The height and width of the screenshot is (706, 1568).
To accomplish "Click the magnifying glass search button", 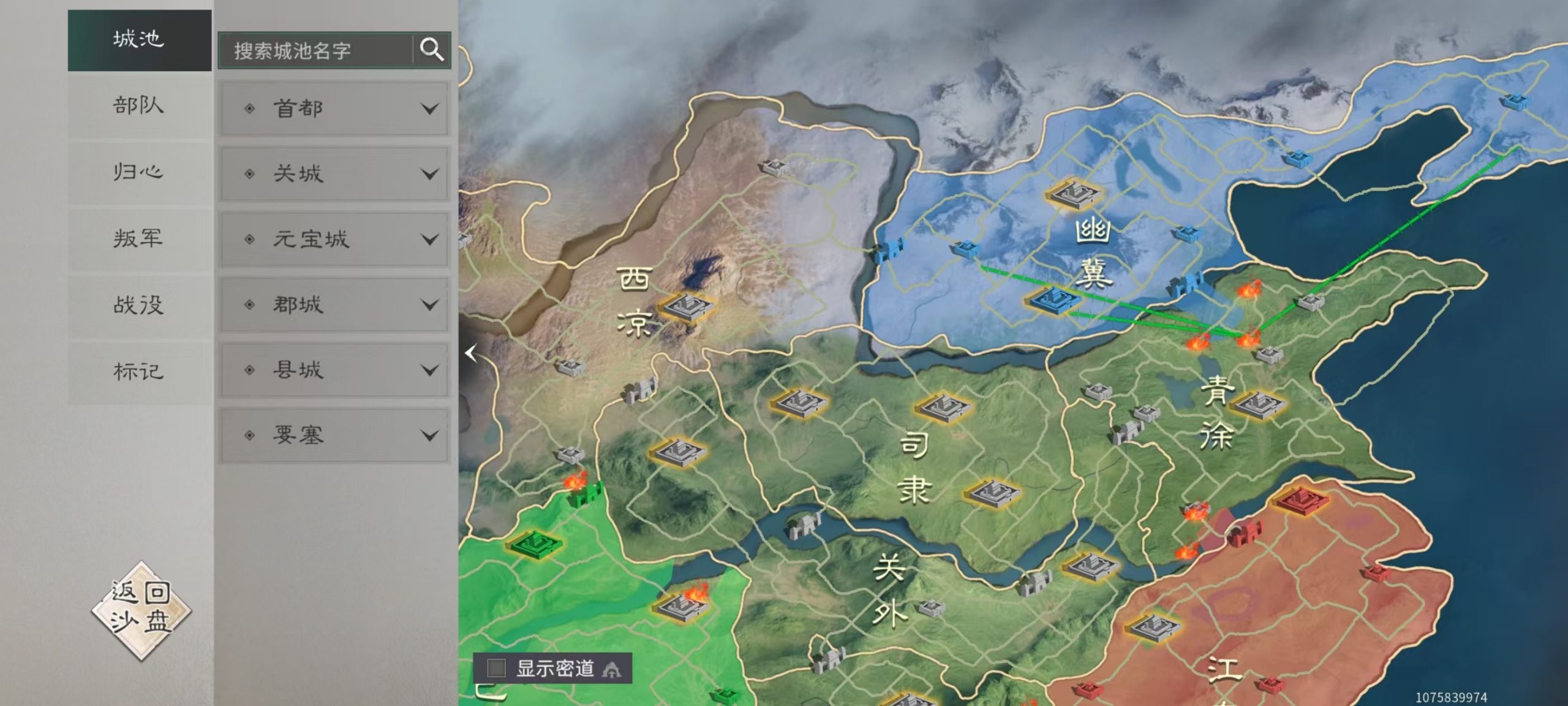I will pos(432,50).
